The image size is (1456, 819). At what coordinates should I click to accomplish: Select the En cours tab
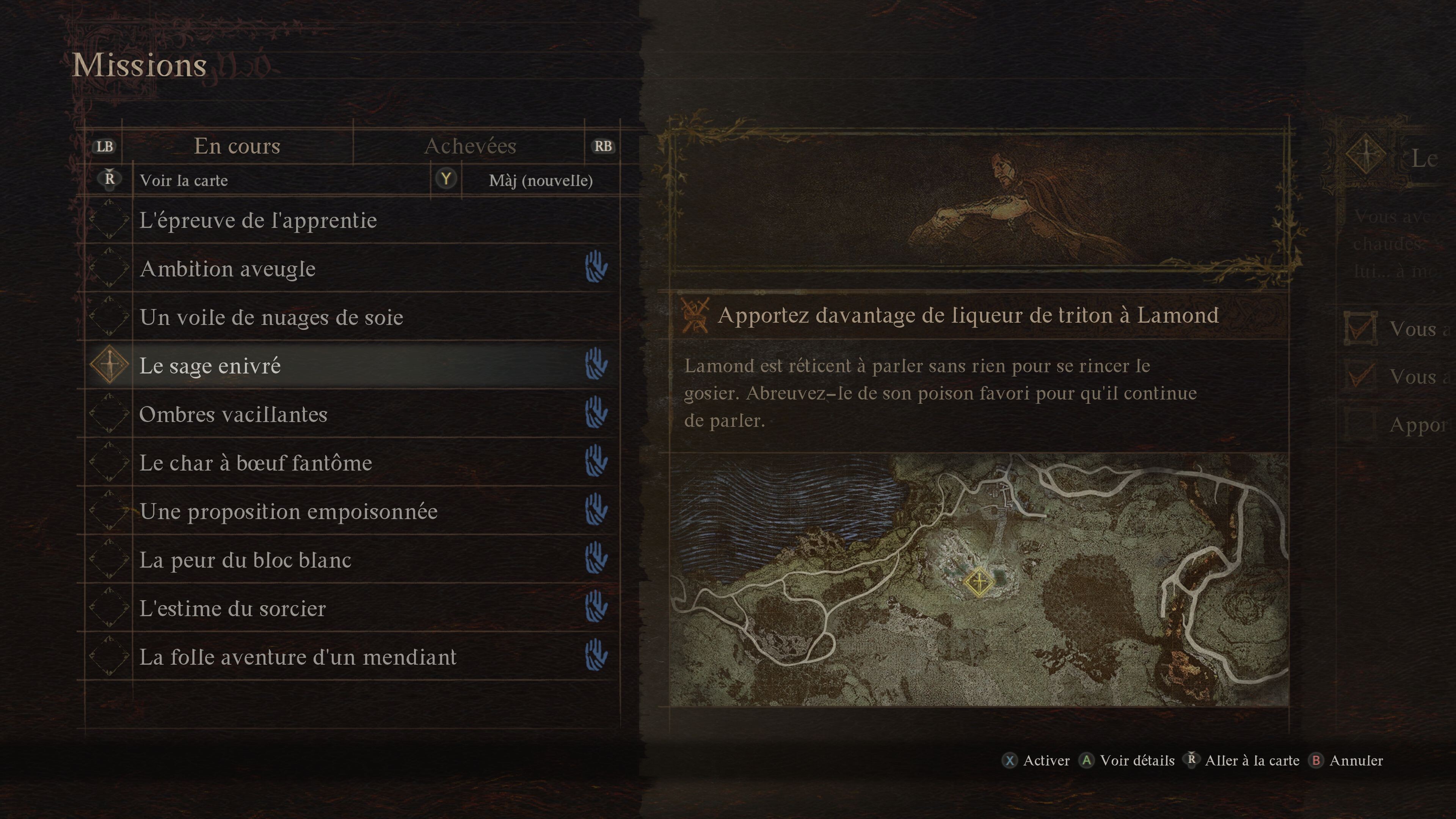237,146
